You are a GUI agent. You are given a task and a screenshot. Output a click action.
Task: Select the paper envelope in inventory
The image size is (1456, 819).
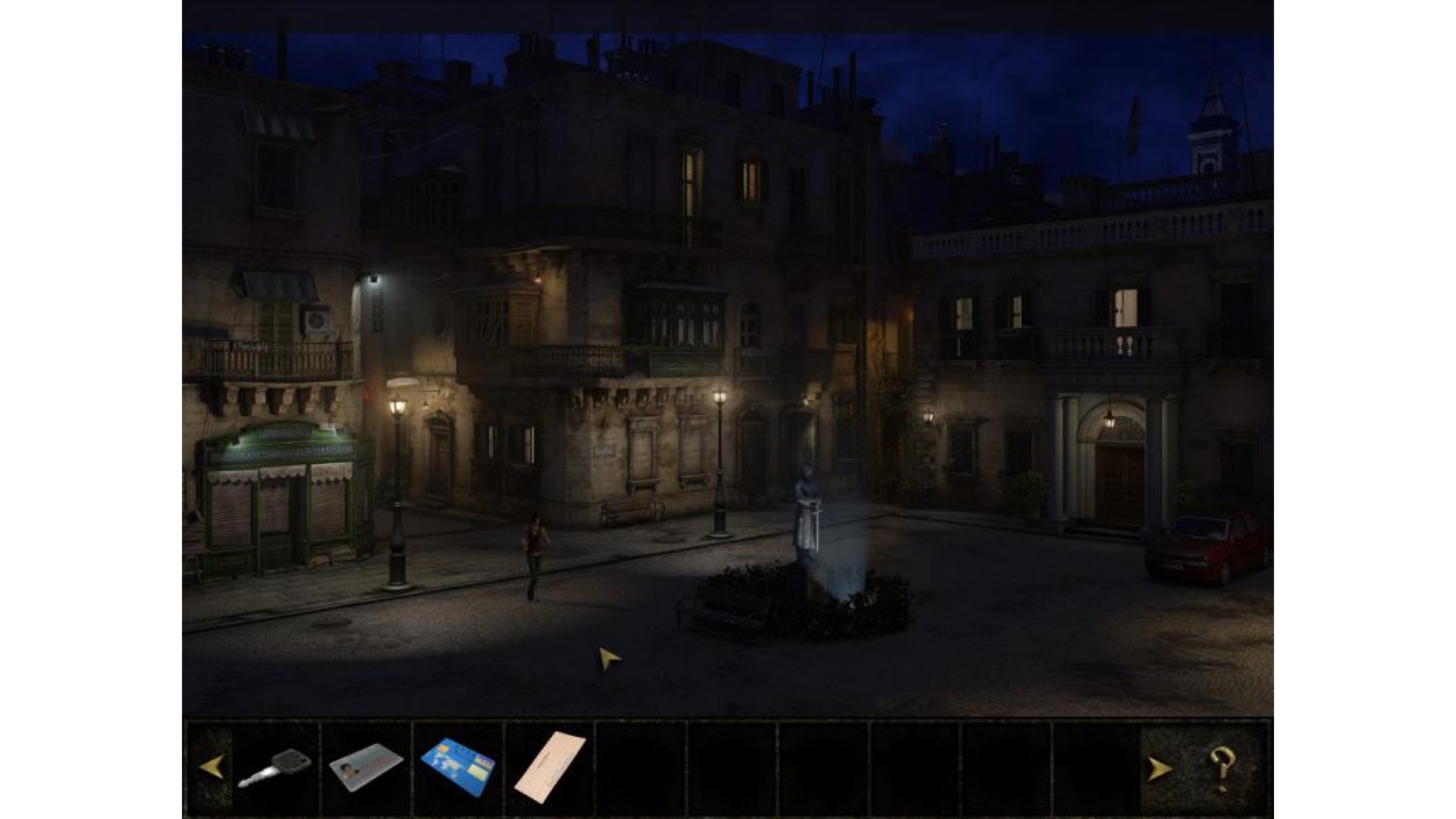coord(549,766)
